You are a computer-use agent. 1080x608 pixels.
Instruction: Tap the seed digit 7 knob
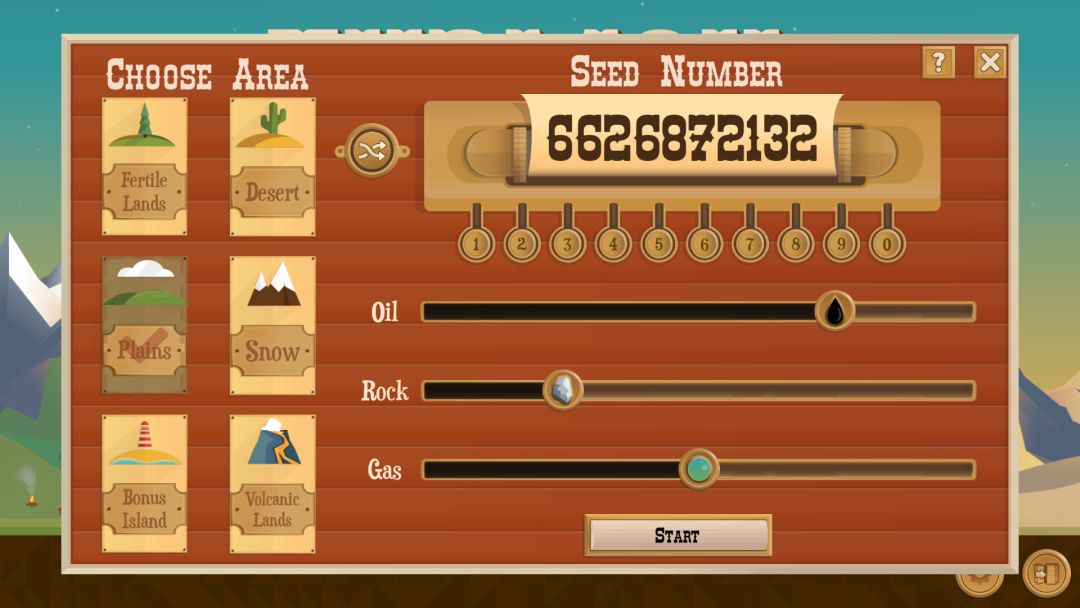pyautogui.click(x=750, y=243)
